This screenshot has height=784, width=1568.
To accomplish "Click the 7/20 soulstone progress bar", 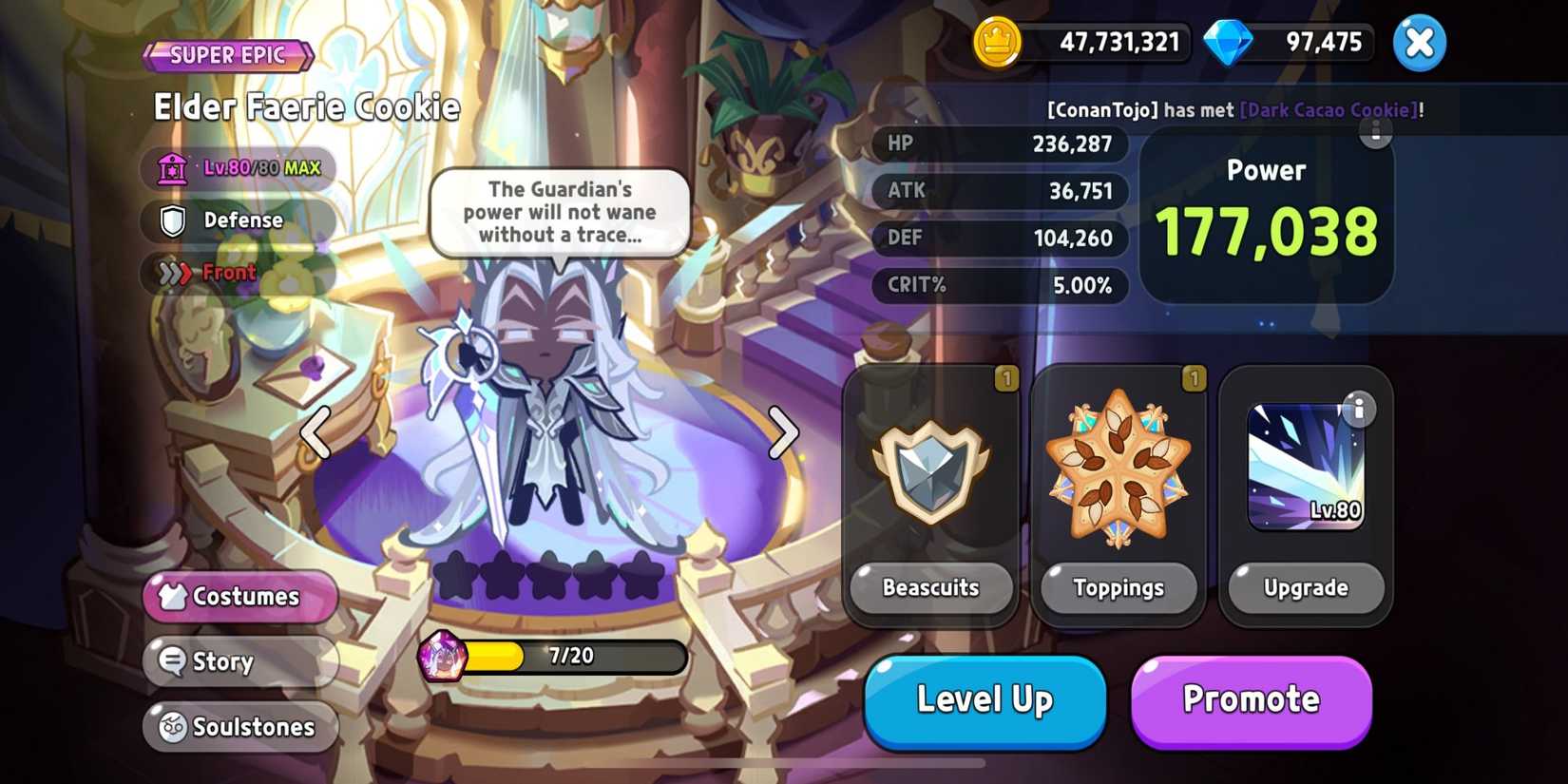I will 570,656.
